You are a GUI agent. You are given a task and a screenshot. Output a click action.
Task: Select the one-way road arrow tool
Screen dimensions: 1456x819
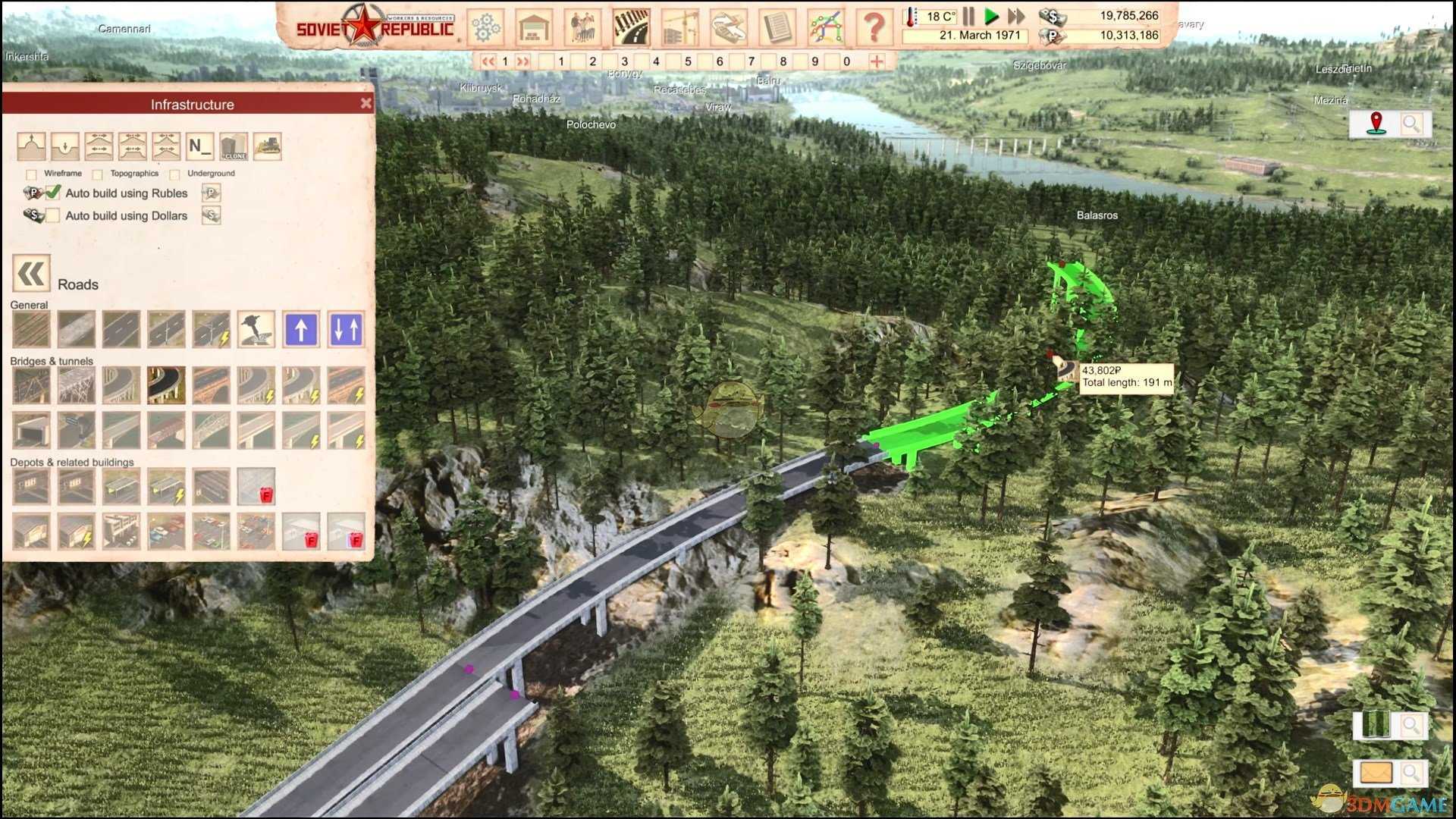pyautogui.click(x=301, y=329)
